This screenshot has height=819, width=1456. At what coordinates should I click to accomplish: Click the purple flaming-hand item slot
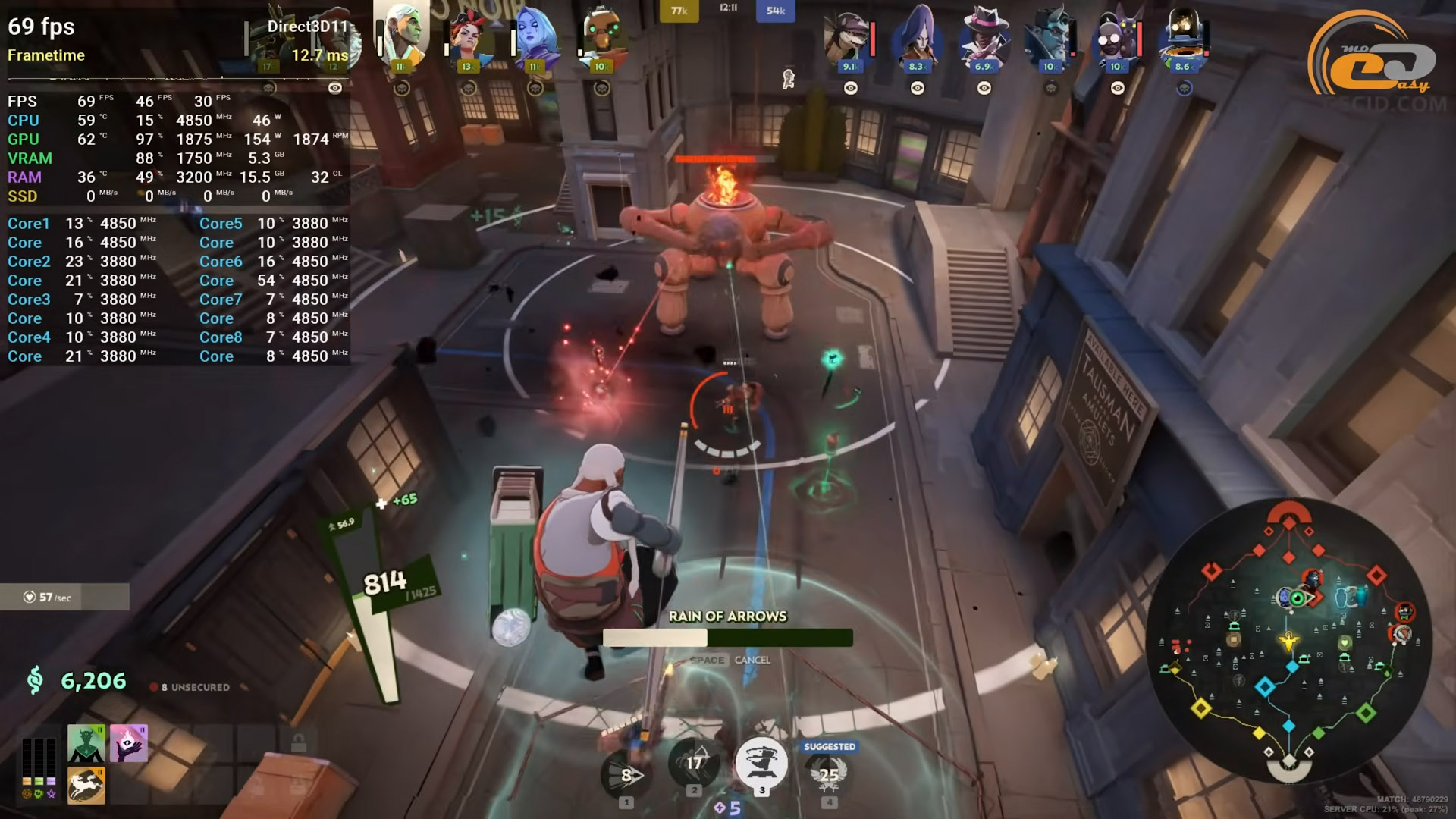(x=128, y=743)
